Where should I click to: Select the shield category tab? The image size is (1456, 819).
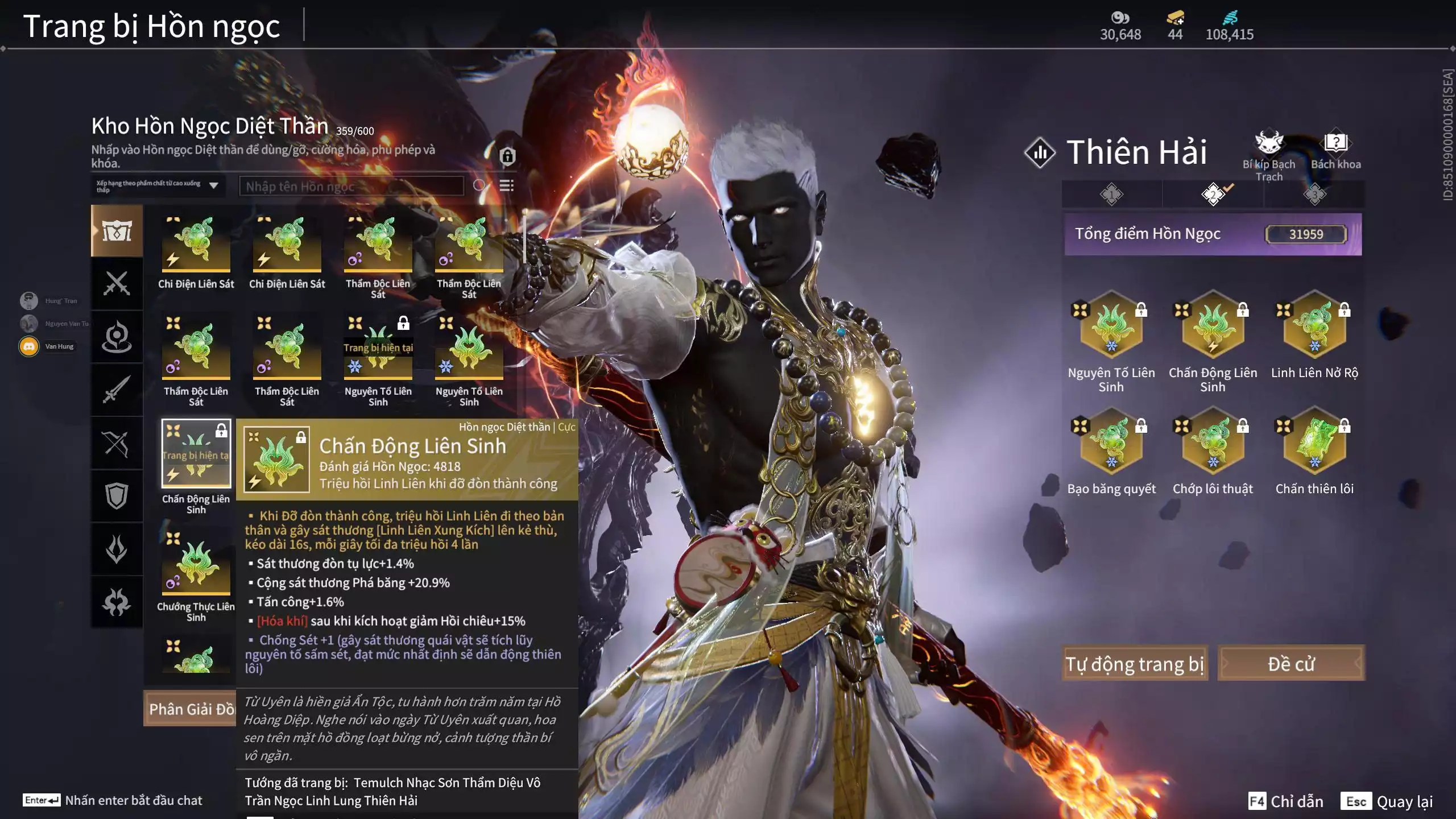(117, 495)
